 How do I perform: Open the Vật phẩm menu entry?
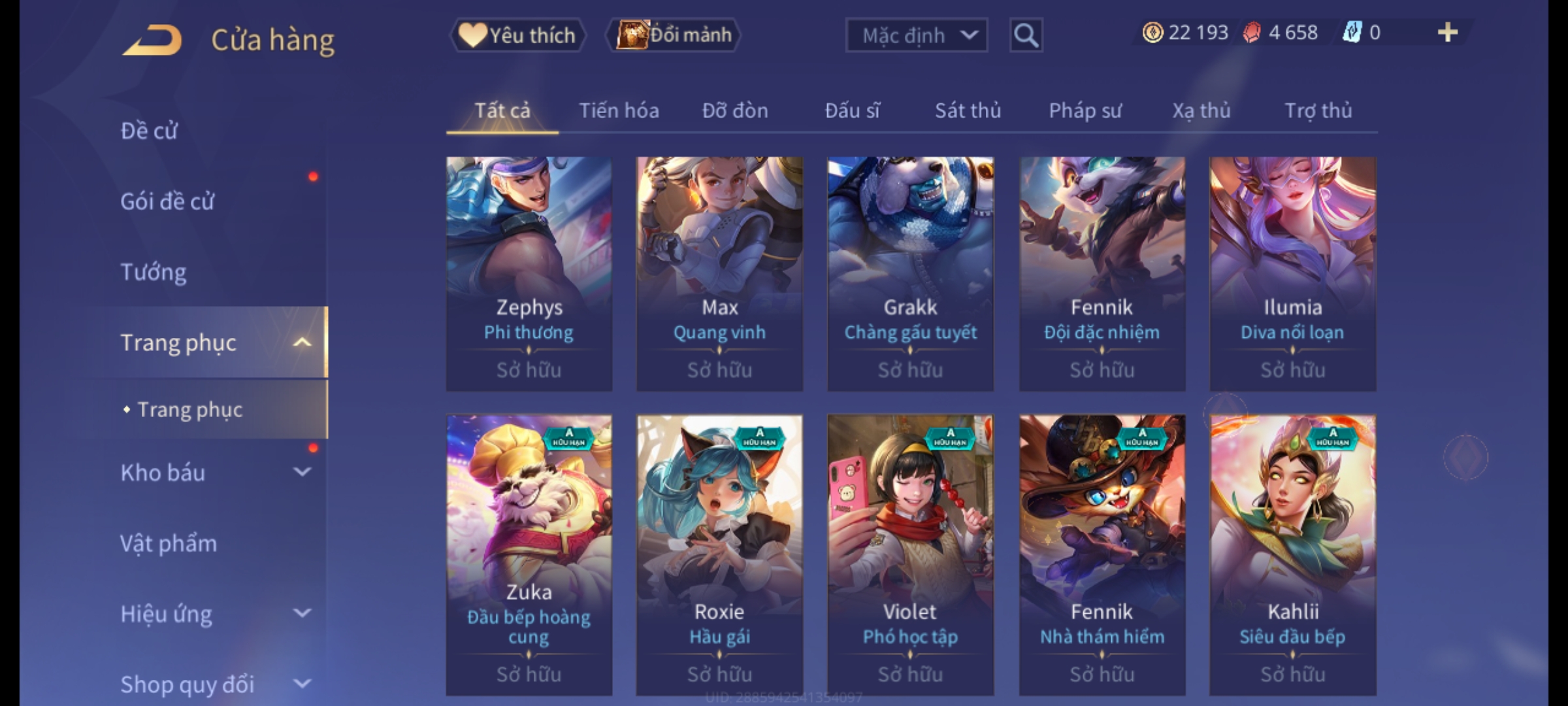[169, 543]
